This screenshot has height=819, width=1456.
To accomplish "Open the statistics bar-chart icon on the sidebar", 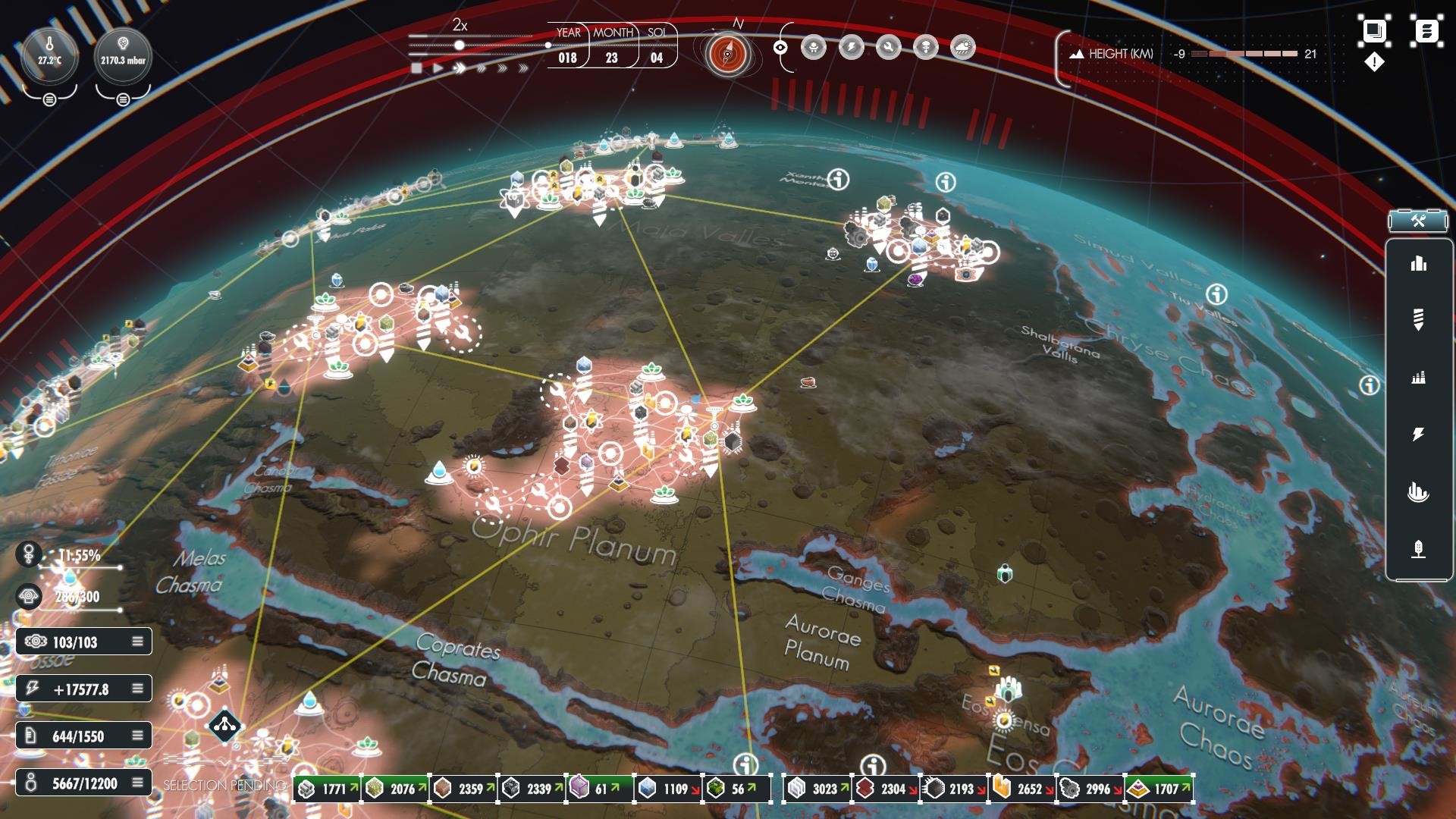I will point(1420,263).
